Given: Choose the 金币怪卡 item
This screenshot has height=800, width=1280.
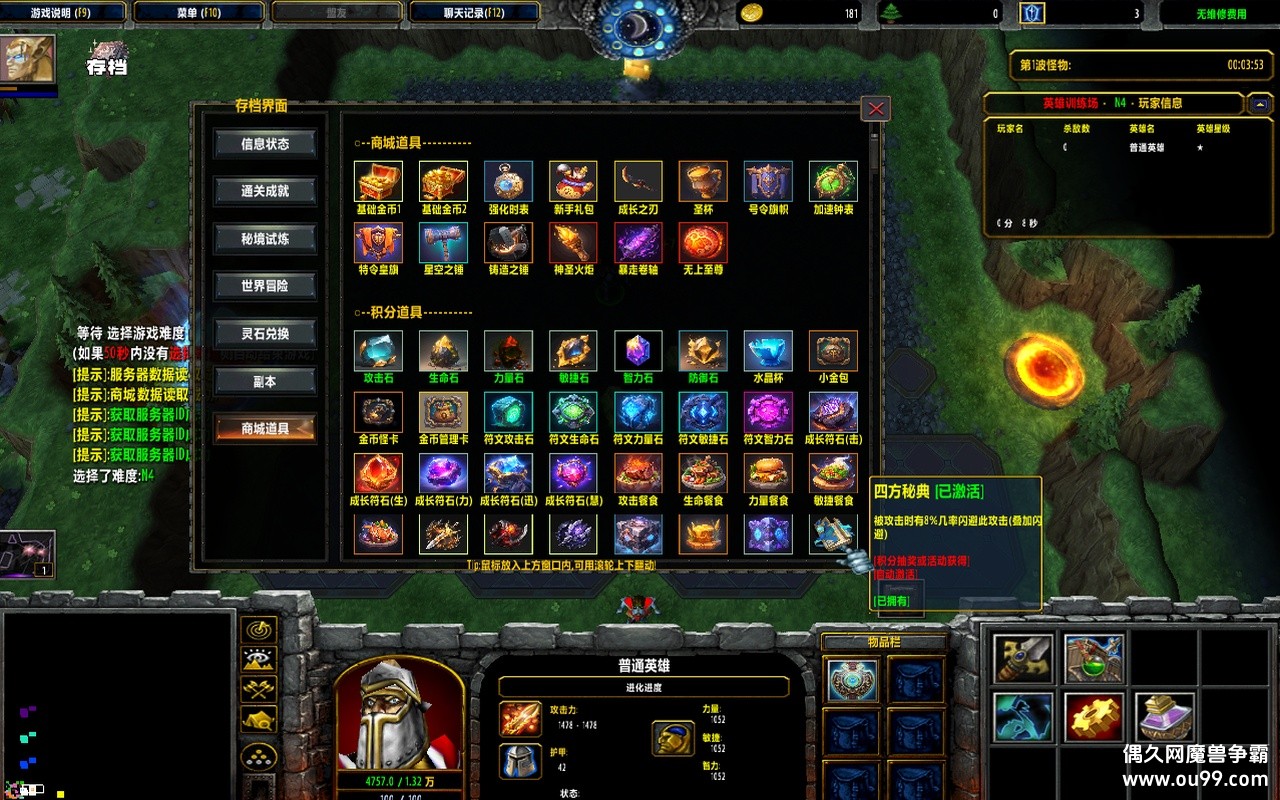Looking at the screenshot, I should pos(378,412).
